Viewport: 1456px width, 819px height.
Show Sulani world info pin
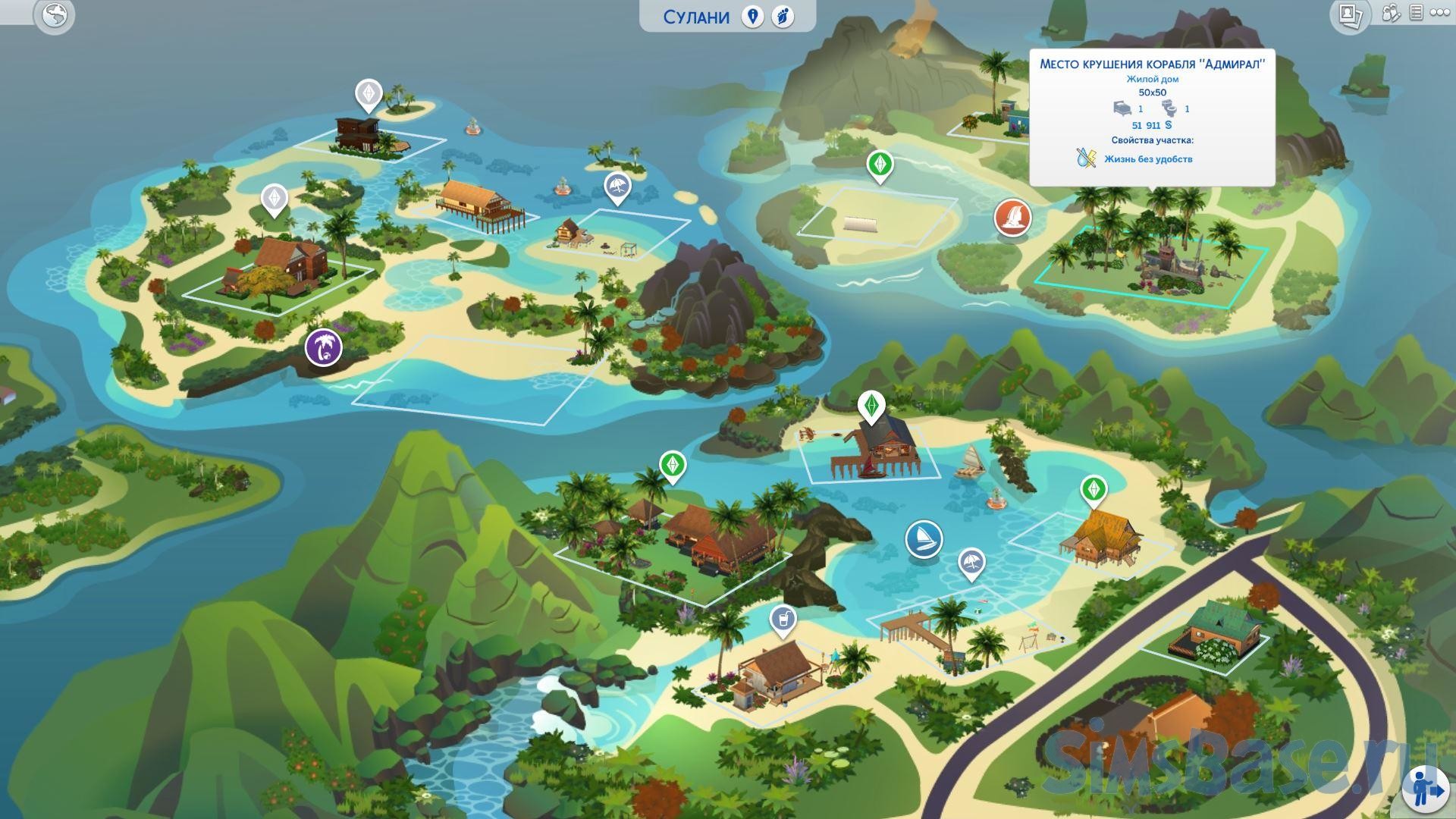(752, 17)
